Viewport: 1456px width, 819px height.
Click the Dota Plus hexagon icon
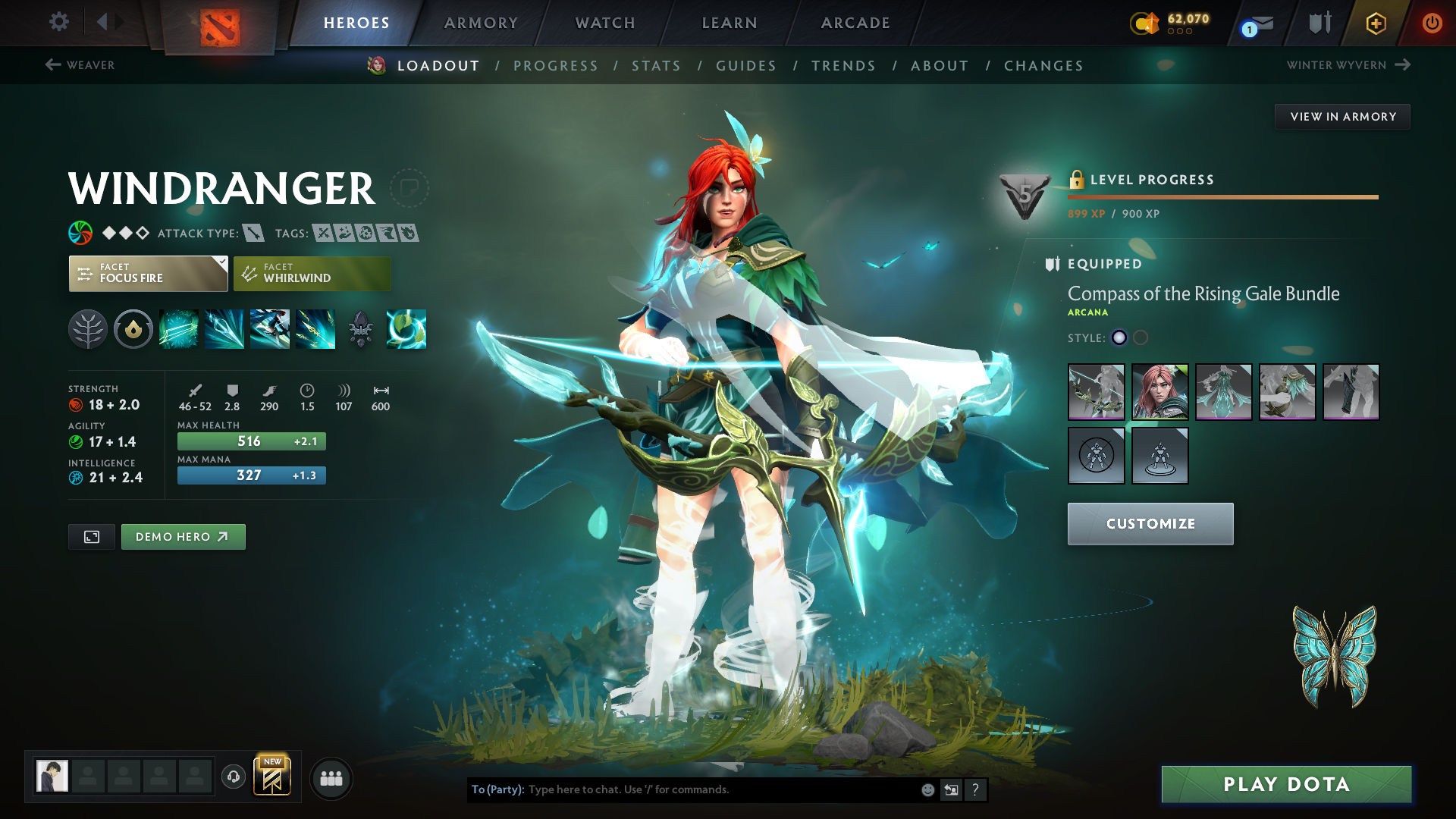[x=1375, y=23]
